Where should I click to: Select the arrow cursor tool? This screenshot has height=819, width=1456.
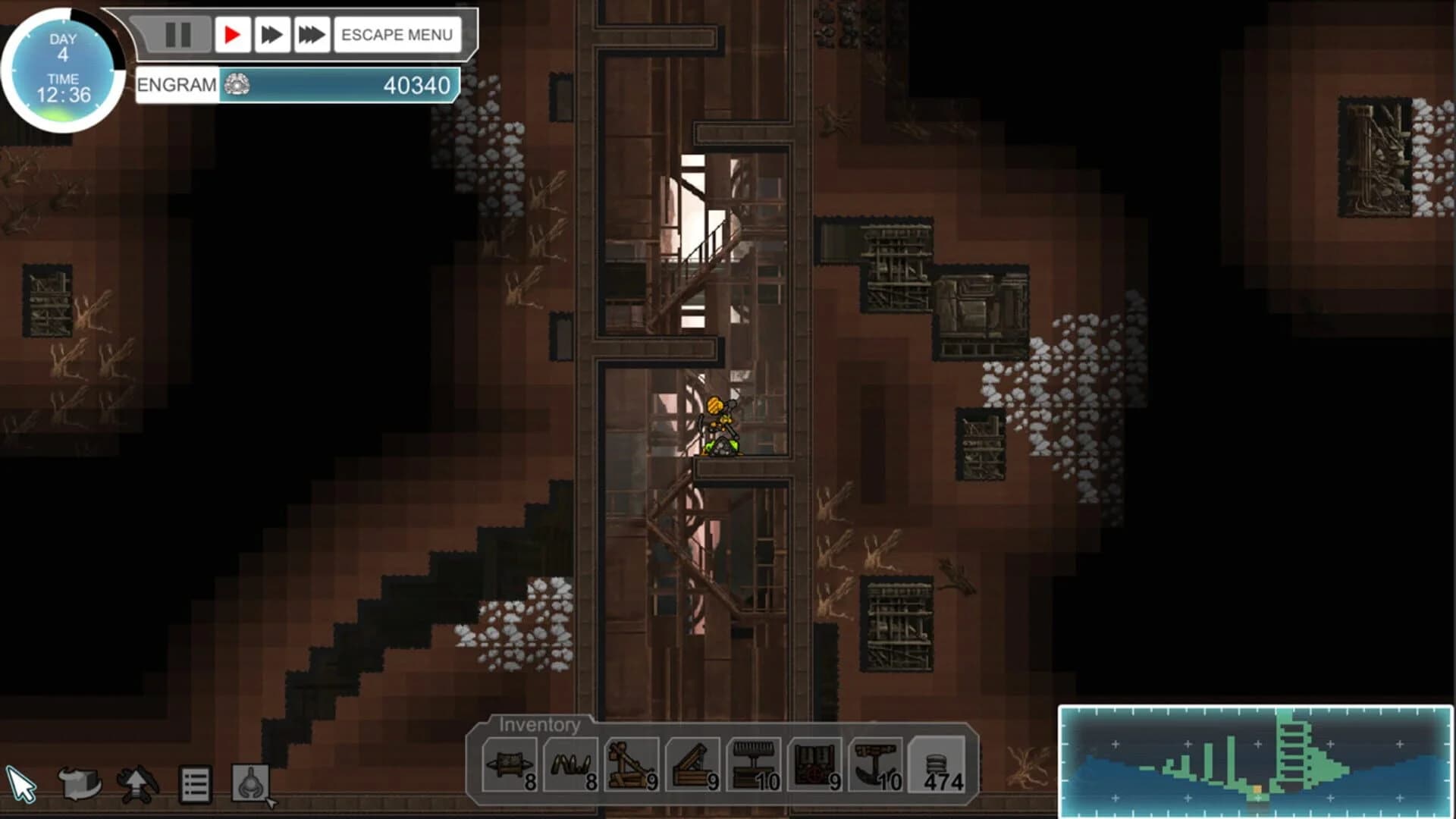23,781
